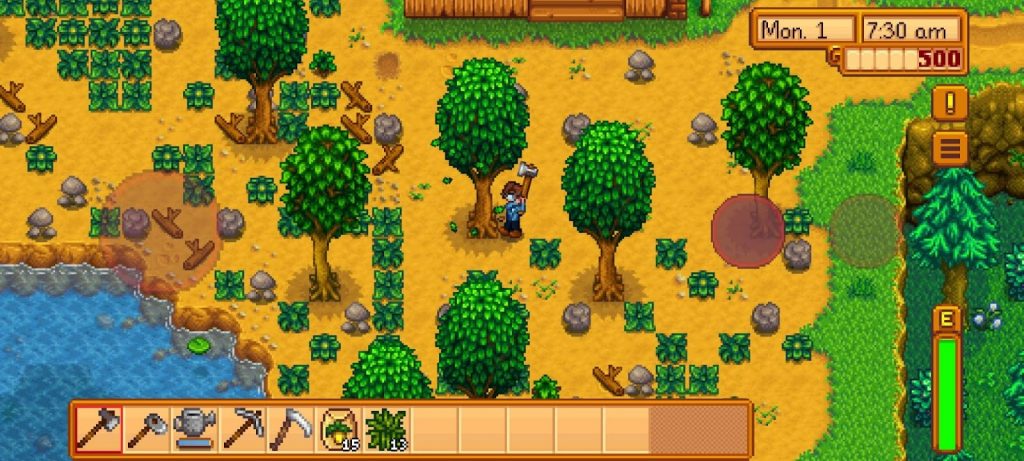Viewport: 1024px width, 461px height.
Task: Pick the green fiber stack of 13
Action: [386, 428]
